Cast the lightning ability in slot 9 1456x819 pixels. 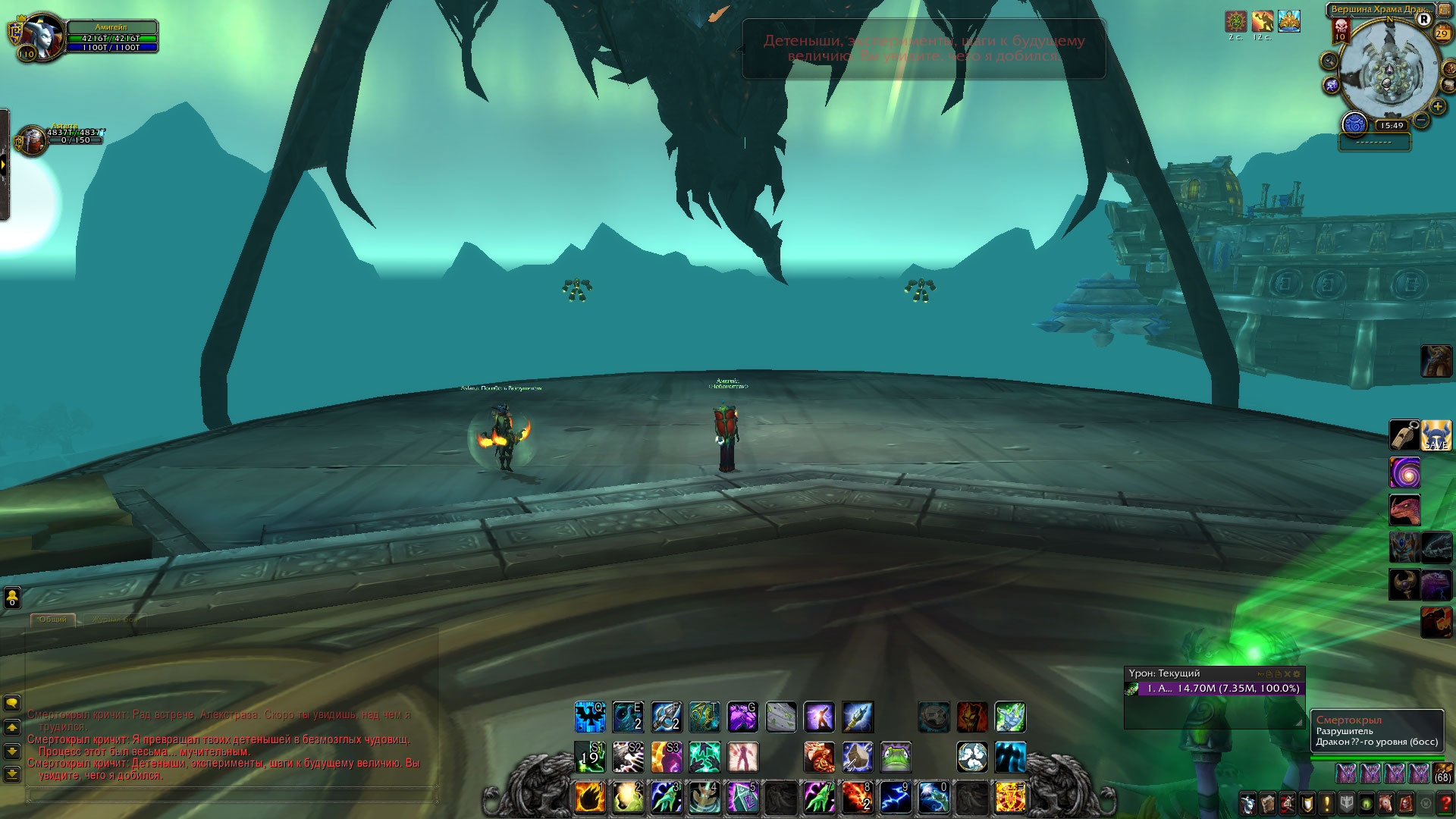click(x=895, y=798)
